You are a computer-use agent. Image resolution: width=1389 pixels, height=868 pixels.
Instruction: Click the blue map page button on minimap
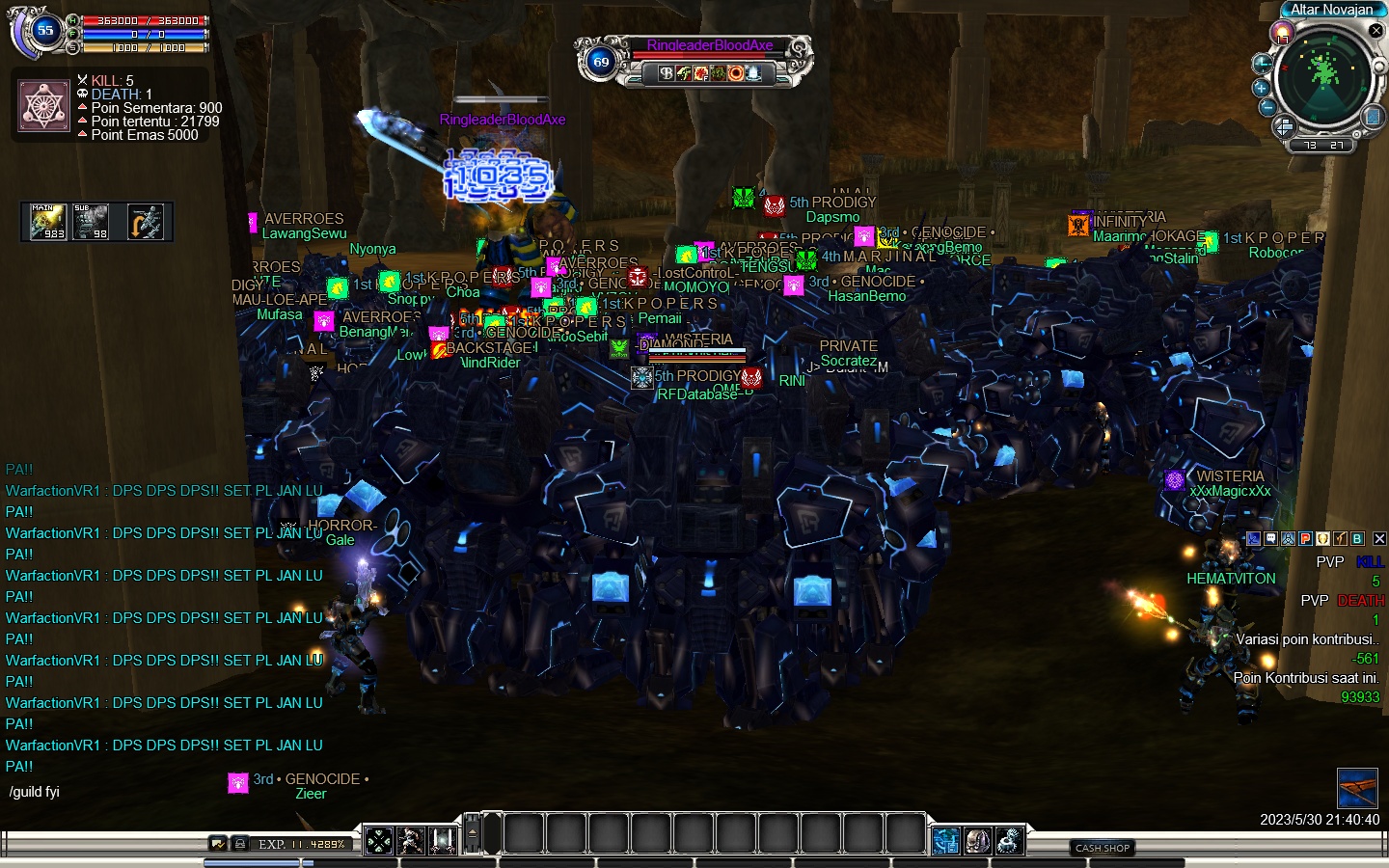pos(1373,117)
